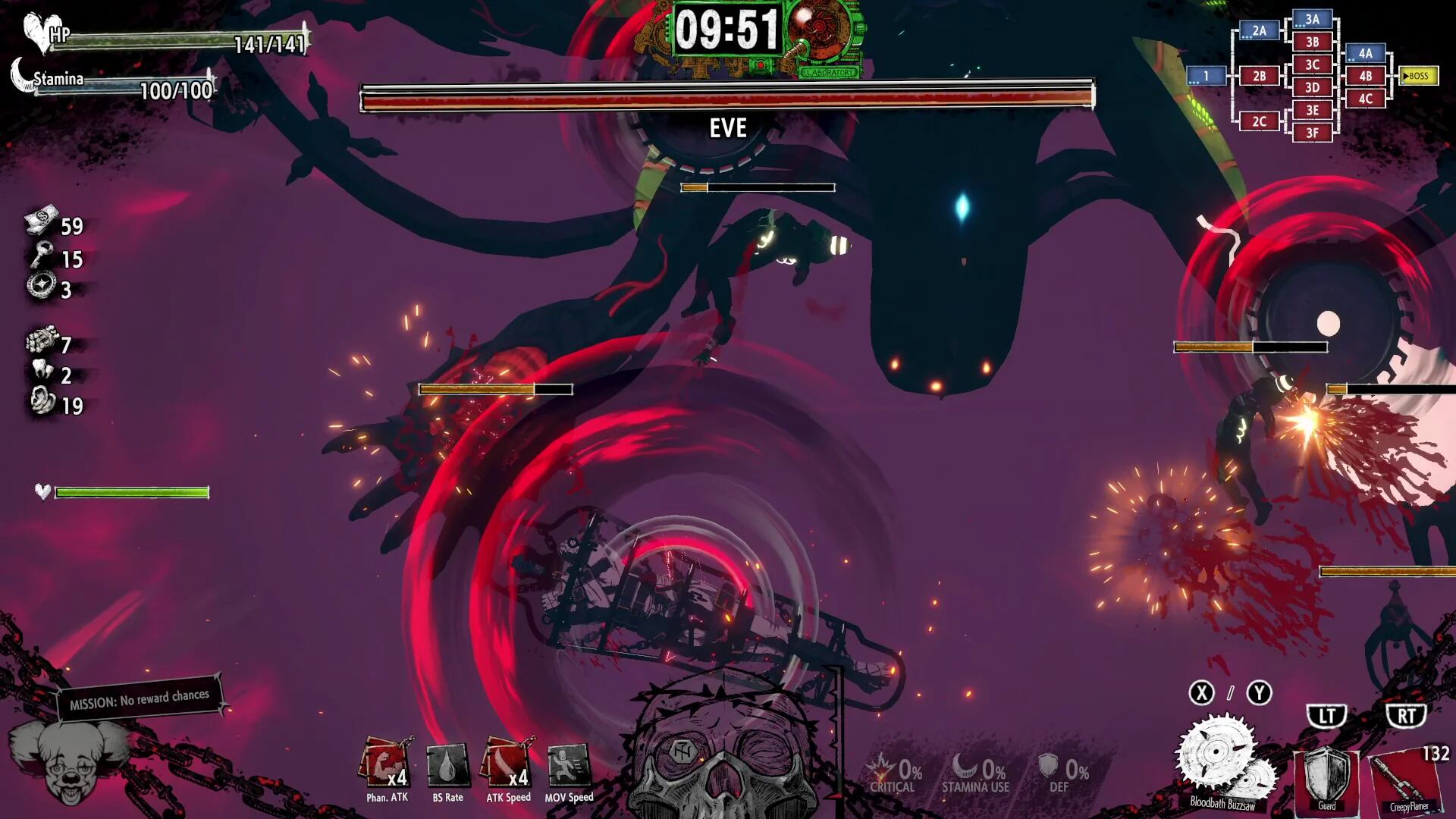
Task: Choose the ATK Speed buff icon
Action: pos(508,764)
